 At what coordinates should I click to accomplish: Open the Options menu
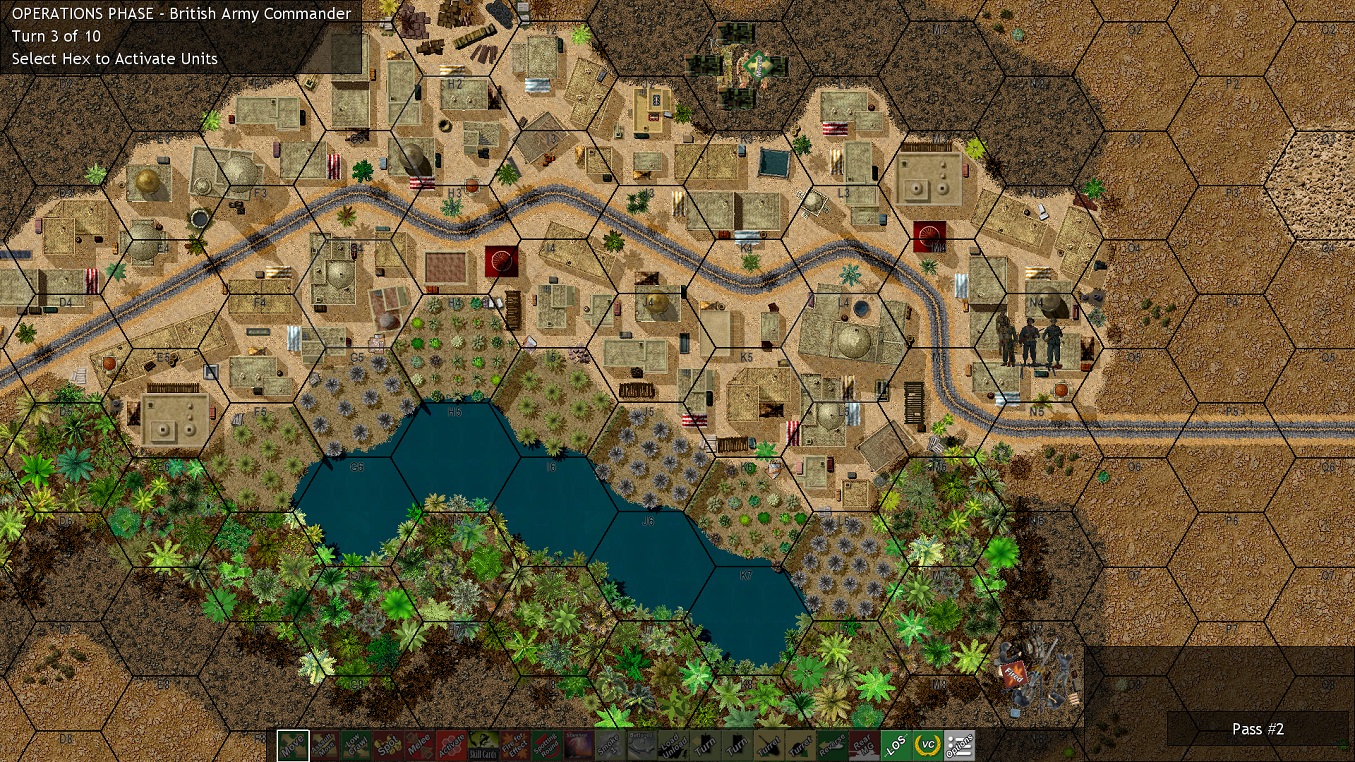click(962, 745)
